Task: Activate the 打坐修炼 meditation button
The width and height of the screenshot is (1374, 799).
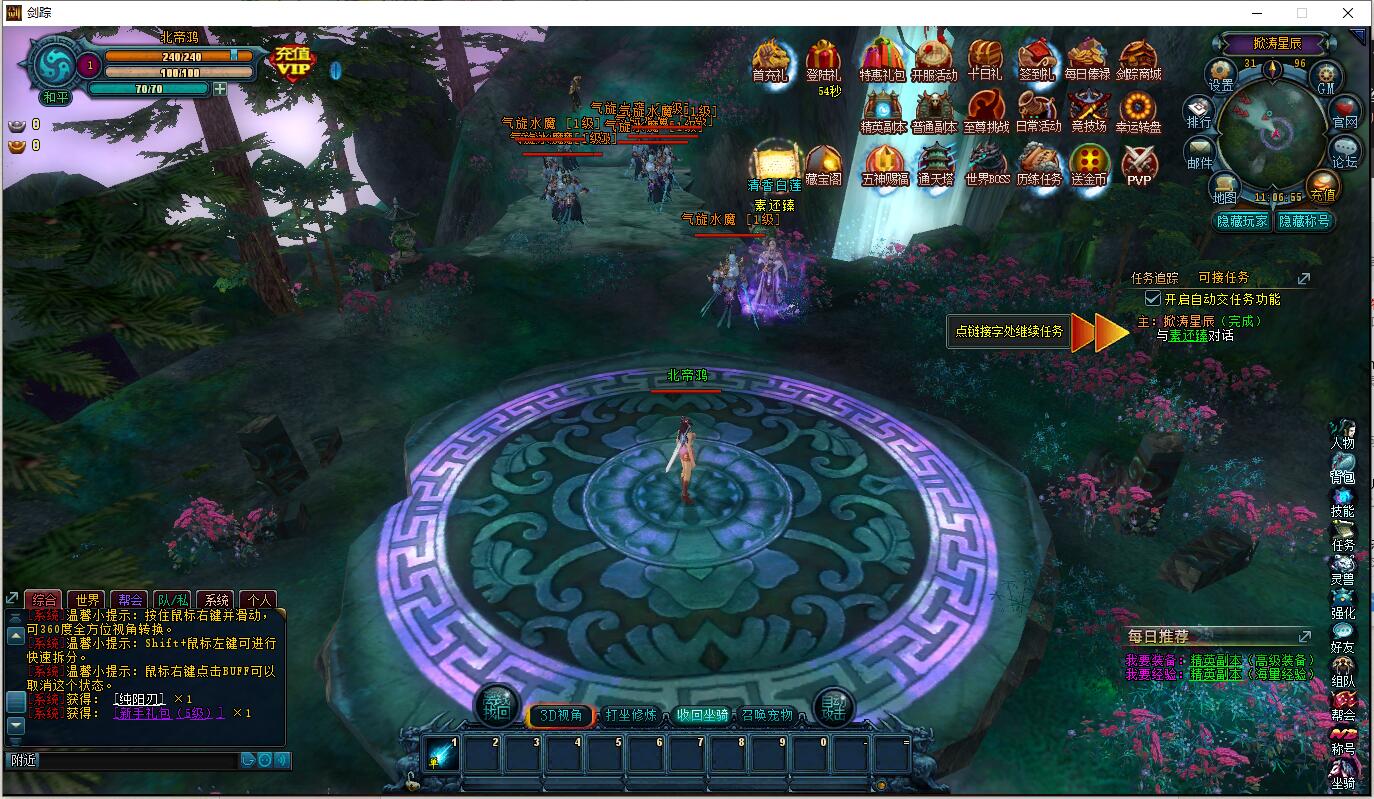Action: 631,715
